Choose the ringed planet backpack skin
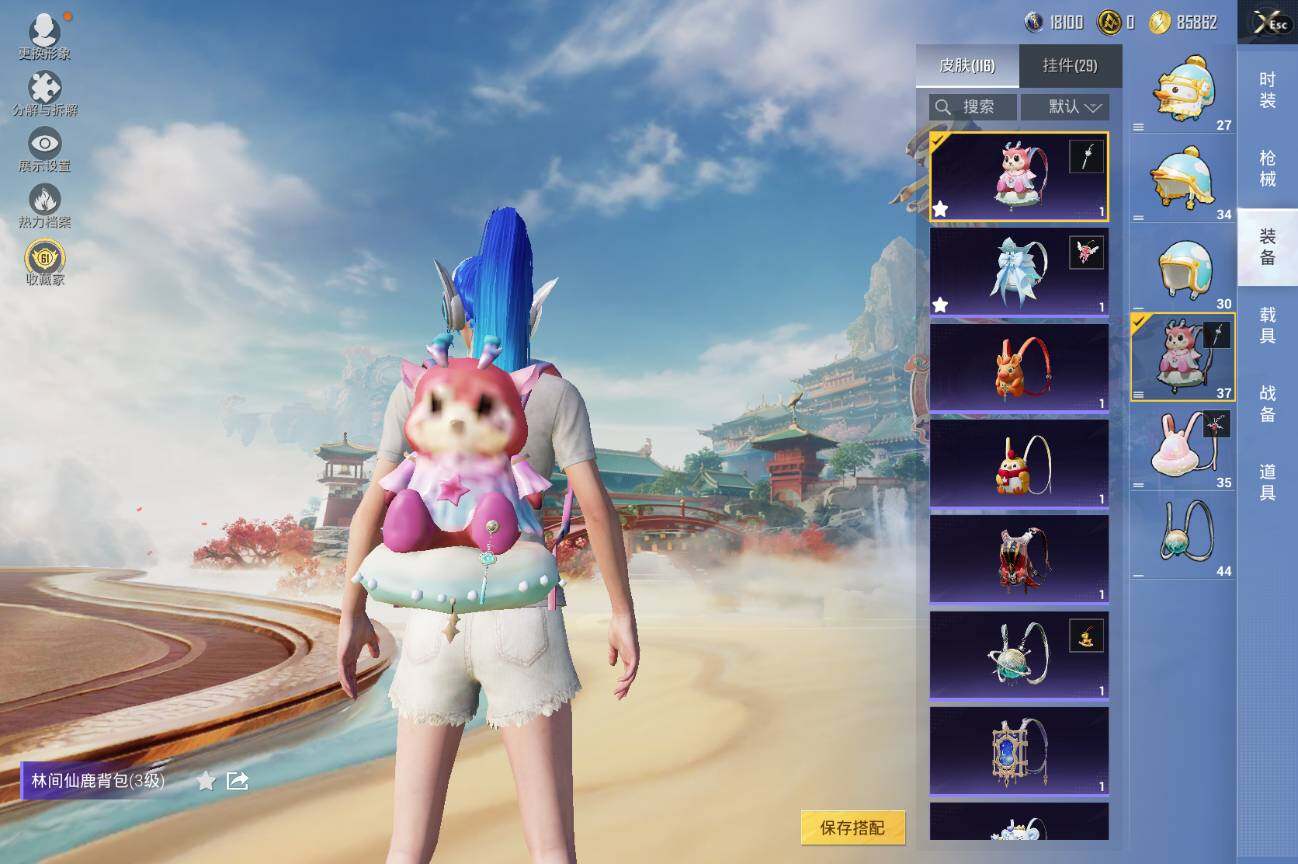This screenshot has width=1298, height=864. click(x=1018, y=655)
